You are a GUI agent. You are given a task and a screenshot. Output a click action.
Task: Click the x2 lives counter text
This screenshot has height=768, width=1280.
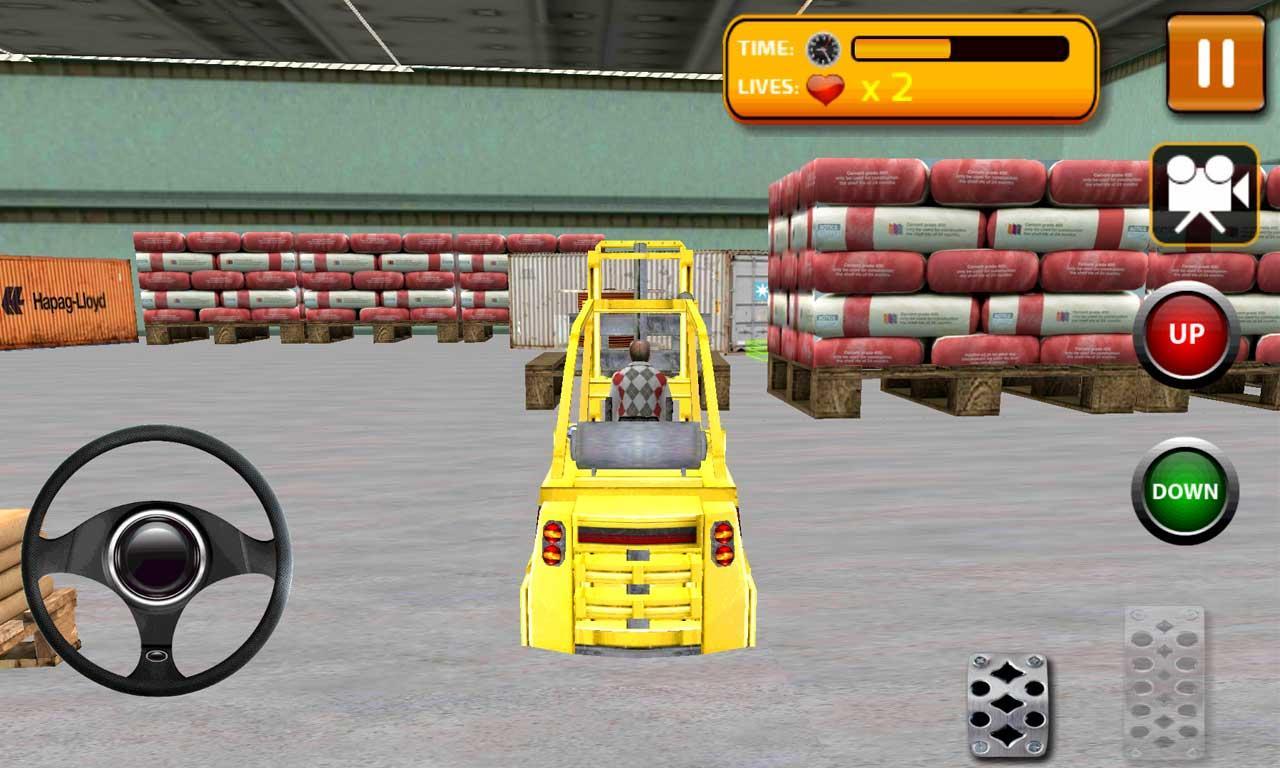point(886,90)
